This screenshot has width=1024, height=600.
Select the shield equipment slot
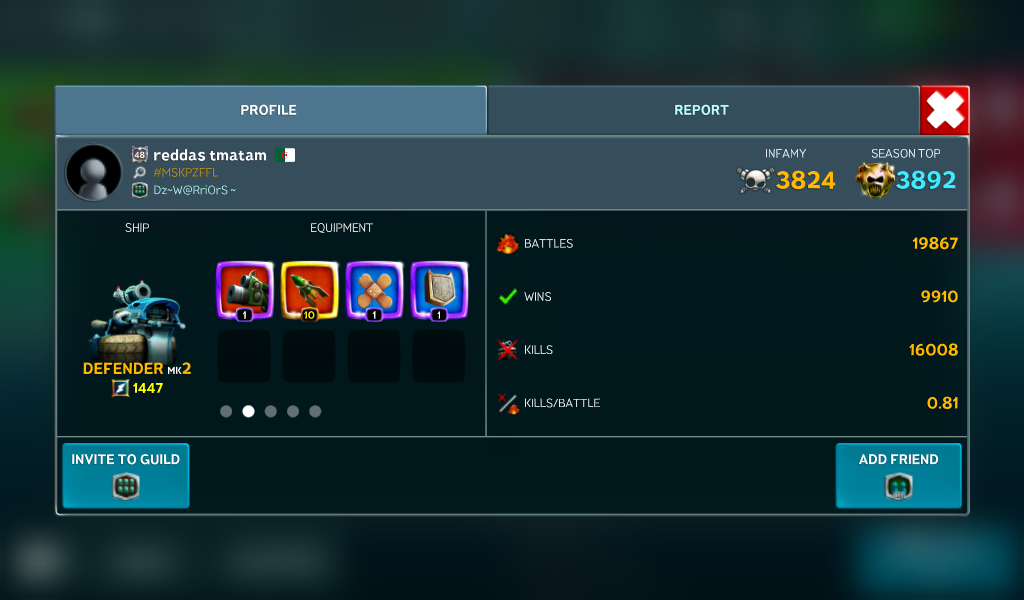coord(439,290)
